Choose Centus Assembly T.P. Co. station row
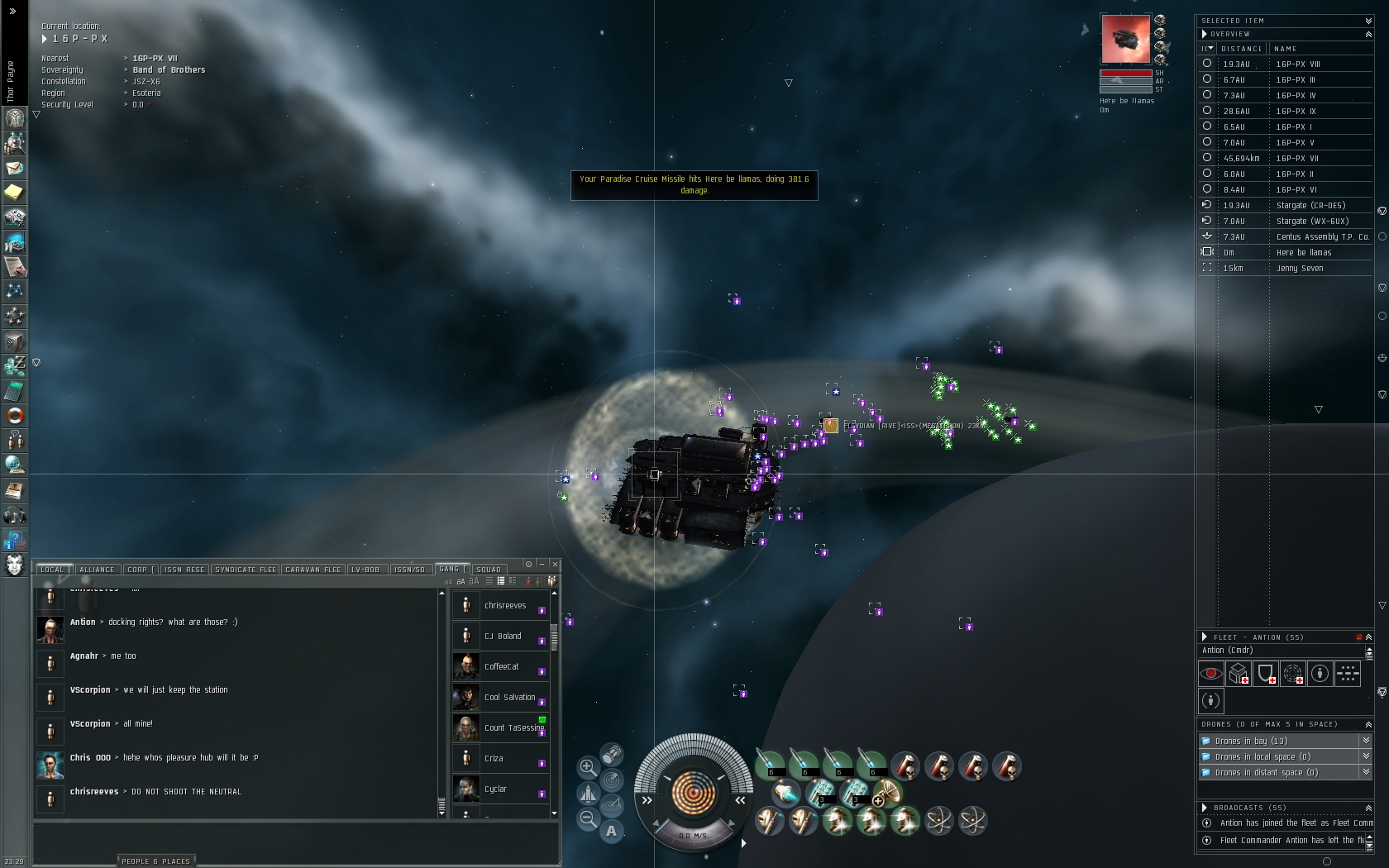 (1322, 237)
